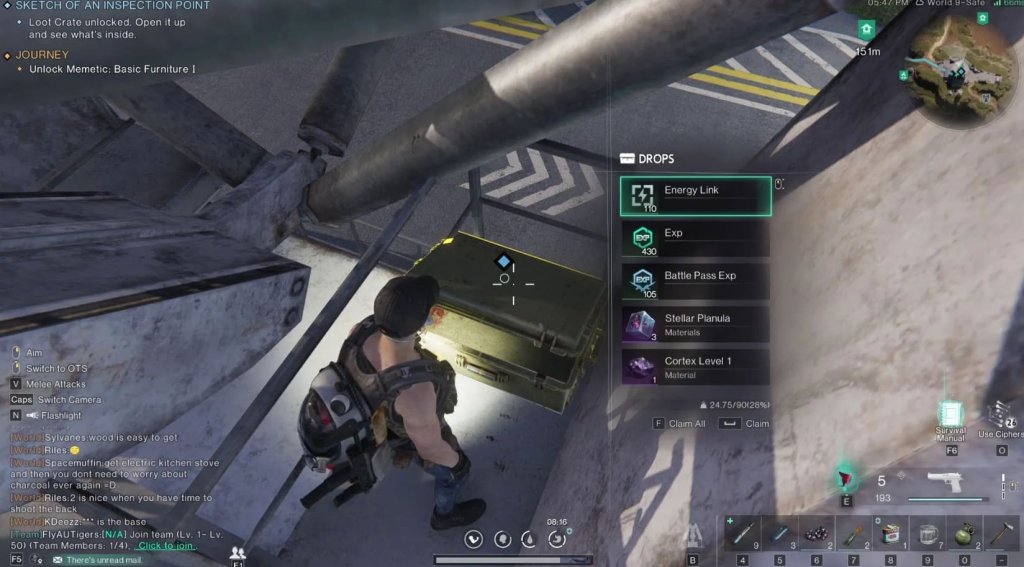Select the Energy Link drop row
The width and height of the screenshot is (1024, 567).
695,196
